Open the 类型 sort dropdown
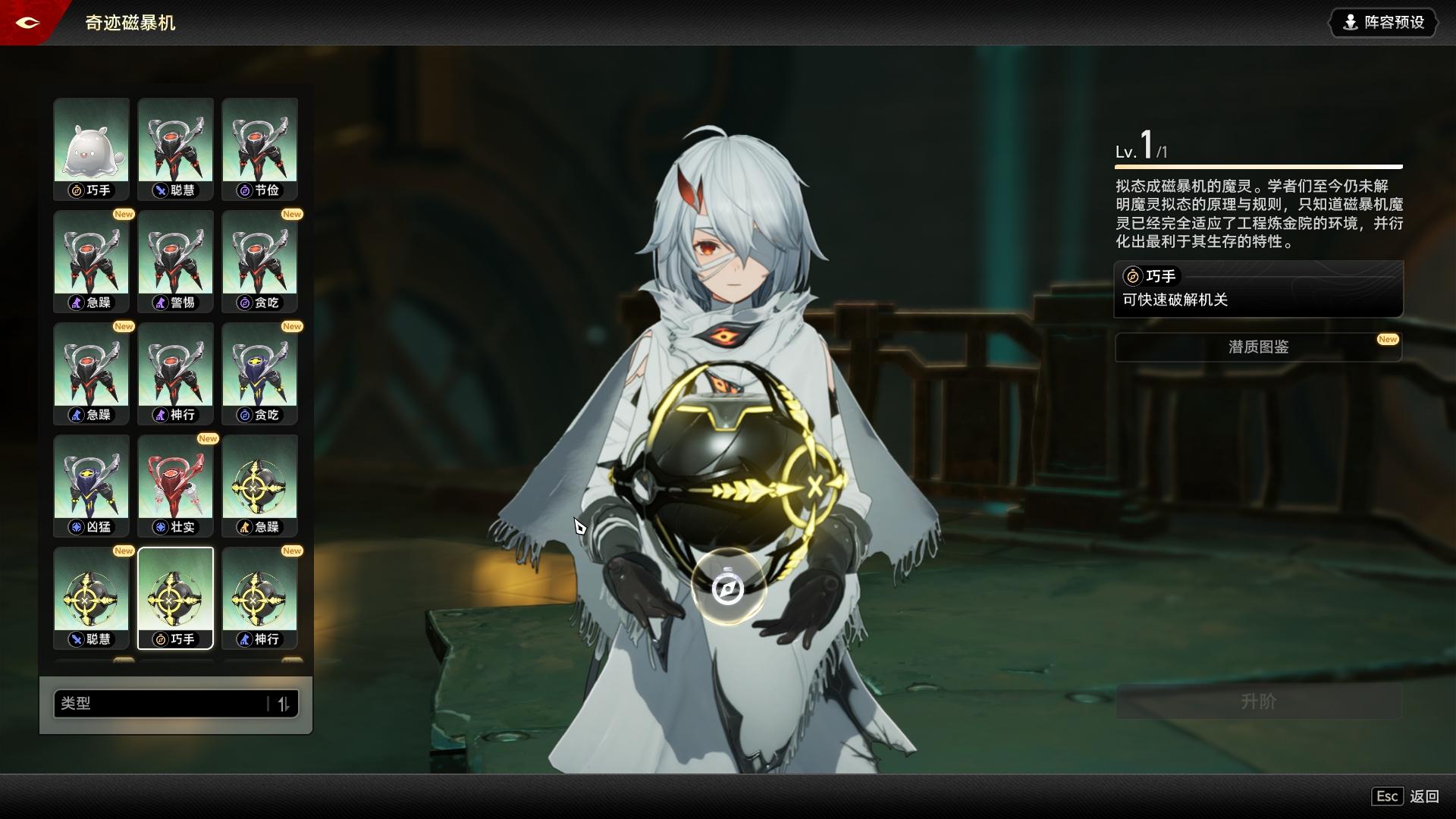Screen dimensions: 1456x819 point(161,704)
